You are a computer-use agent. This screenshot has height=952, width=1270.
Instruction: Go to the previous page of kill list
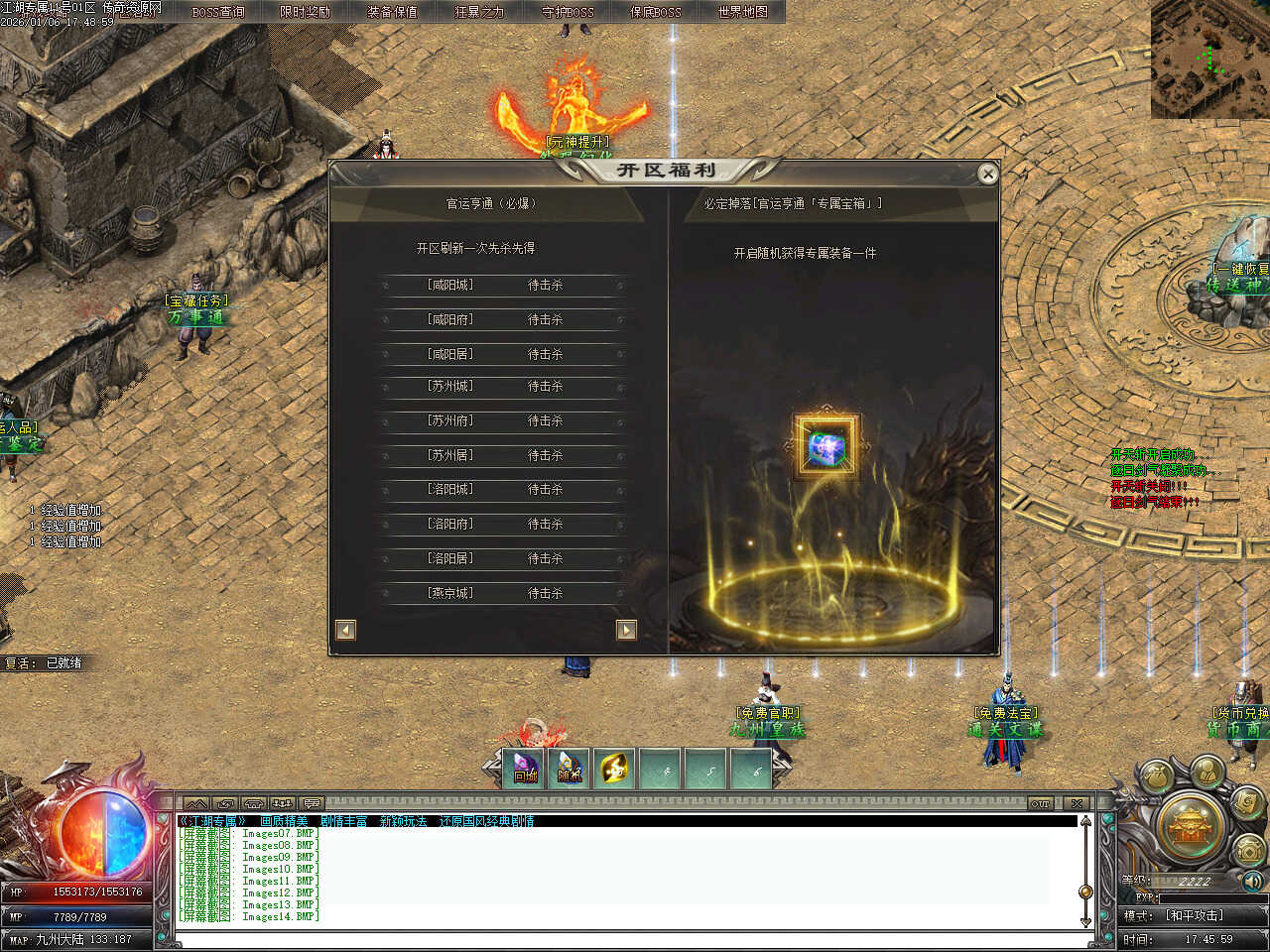click(345, 630)
